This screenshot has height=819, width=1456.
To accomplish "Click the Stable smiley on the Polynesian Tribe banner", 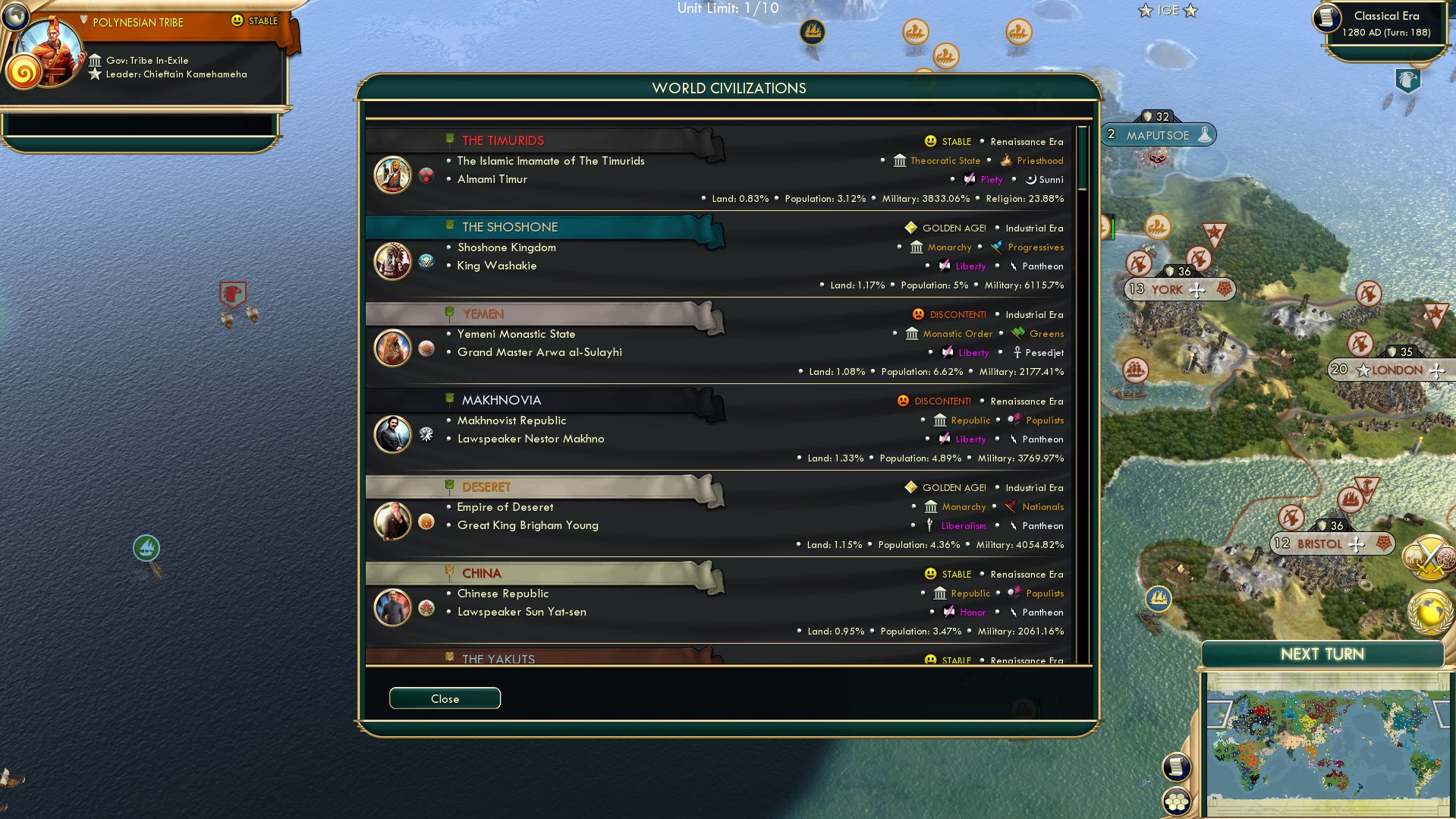I will 237,20.
